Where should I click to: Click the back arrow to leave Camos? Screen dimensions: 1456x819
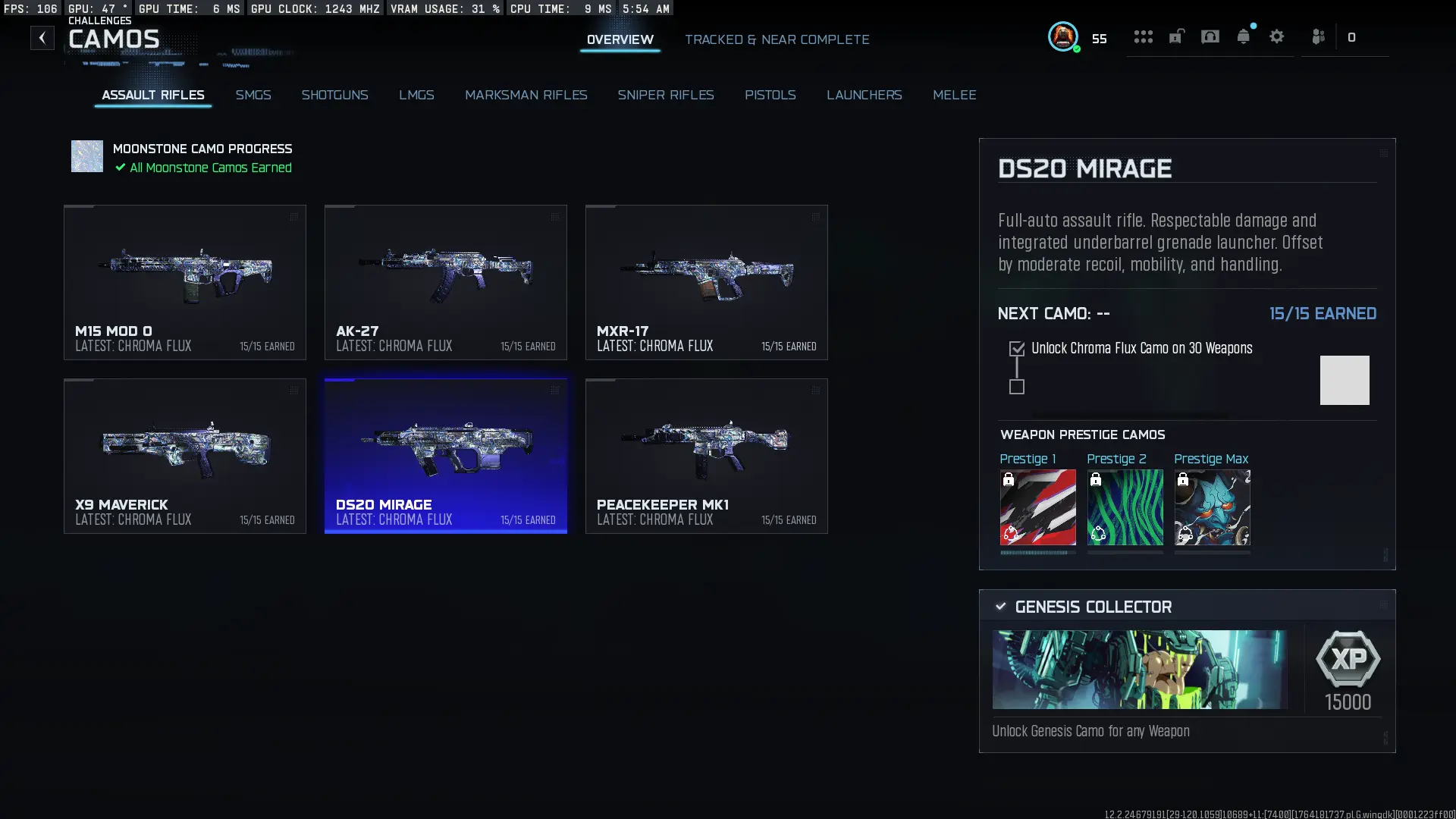pyautogui.click(x=42, y=37)
